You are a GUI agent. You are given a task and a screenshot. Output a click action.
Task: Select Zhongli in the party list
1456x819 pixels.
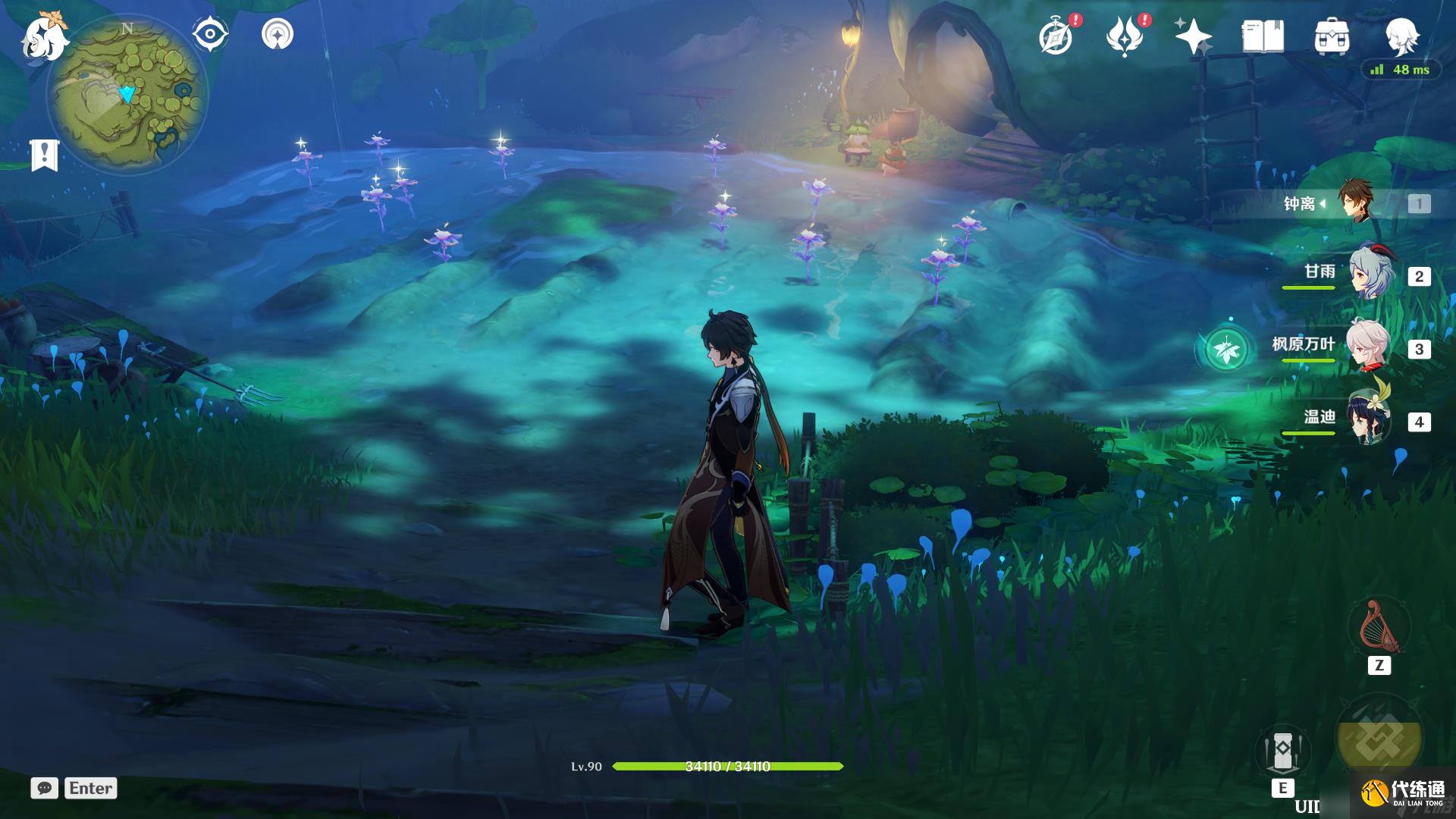pos(1355,201)
